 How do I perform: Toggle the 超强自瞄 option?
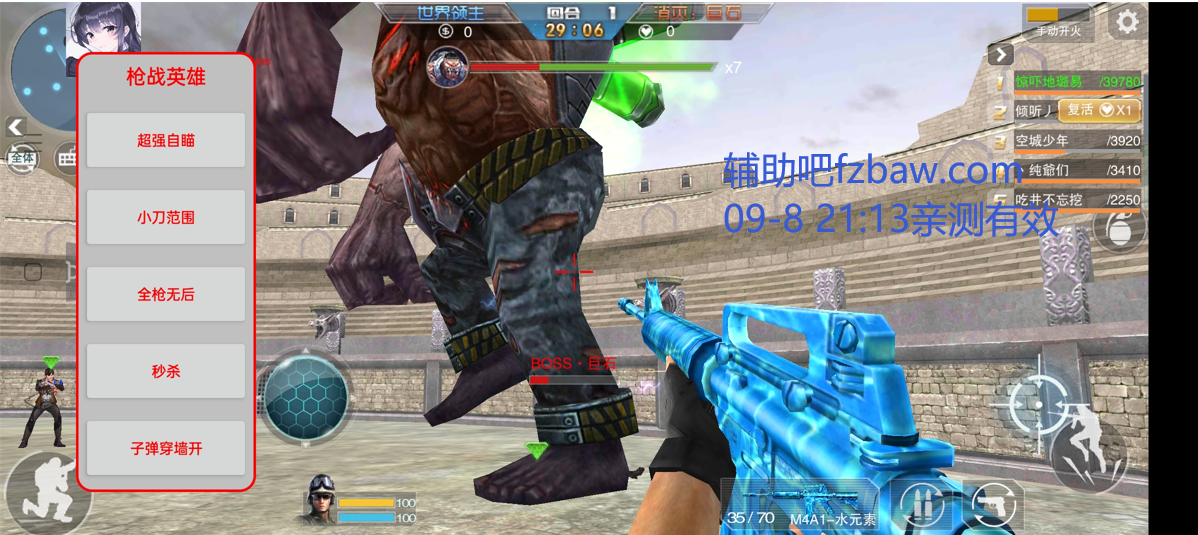[166, 140]
